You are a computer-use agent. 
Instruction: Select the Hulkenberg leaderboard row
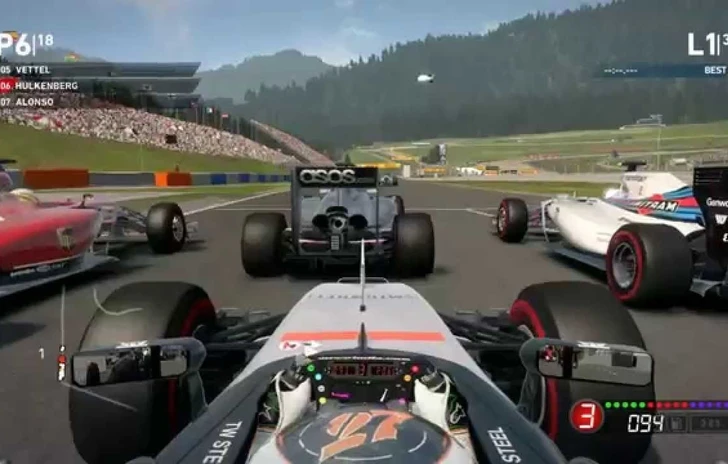[38, 86]
